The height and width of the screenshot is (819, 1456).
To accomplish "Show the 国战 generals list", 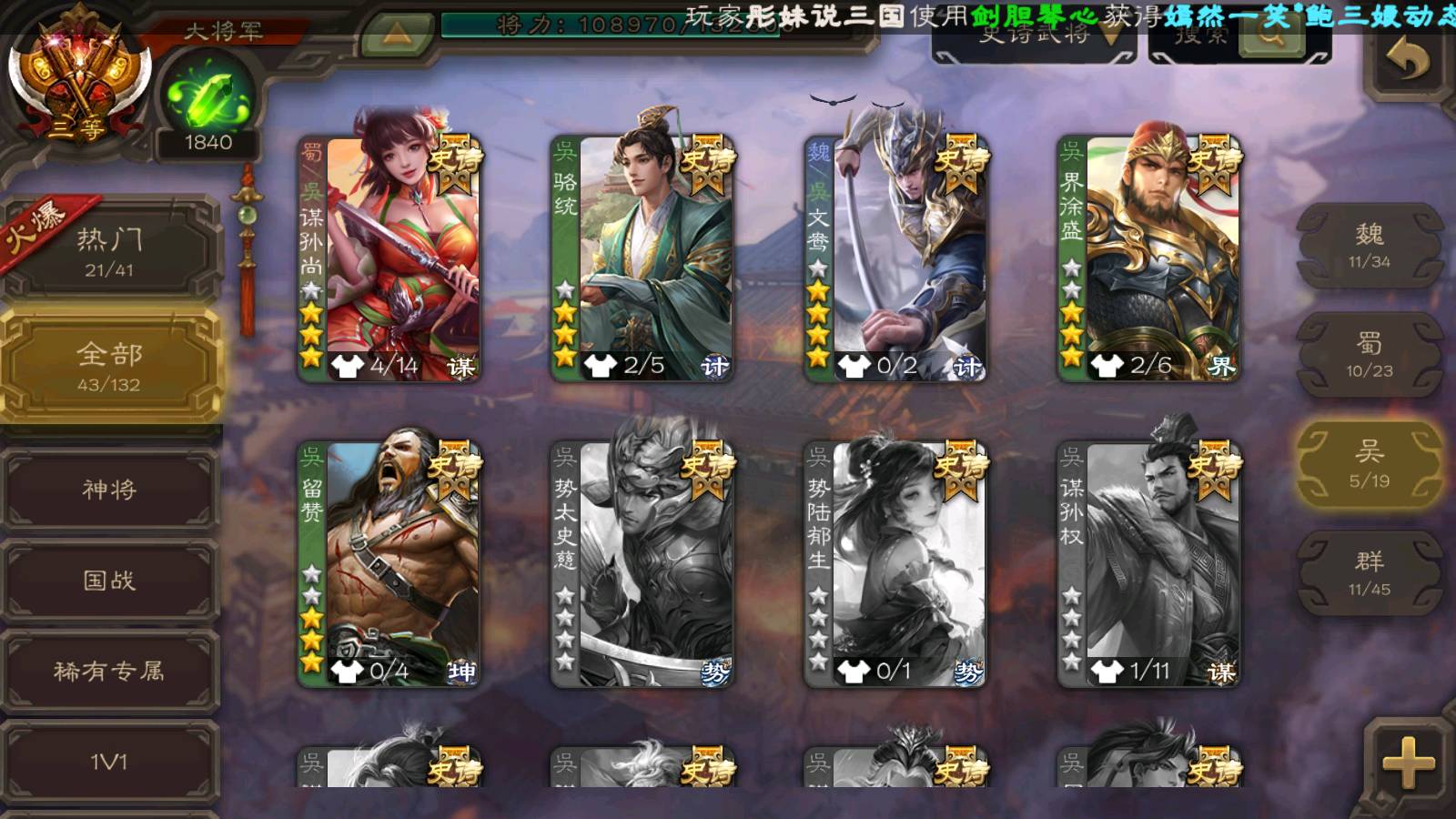I will [x=109, y=581].
